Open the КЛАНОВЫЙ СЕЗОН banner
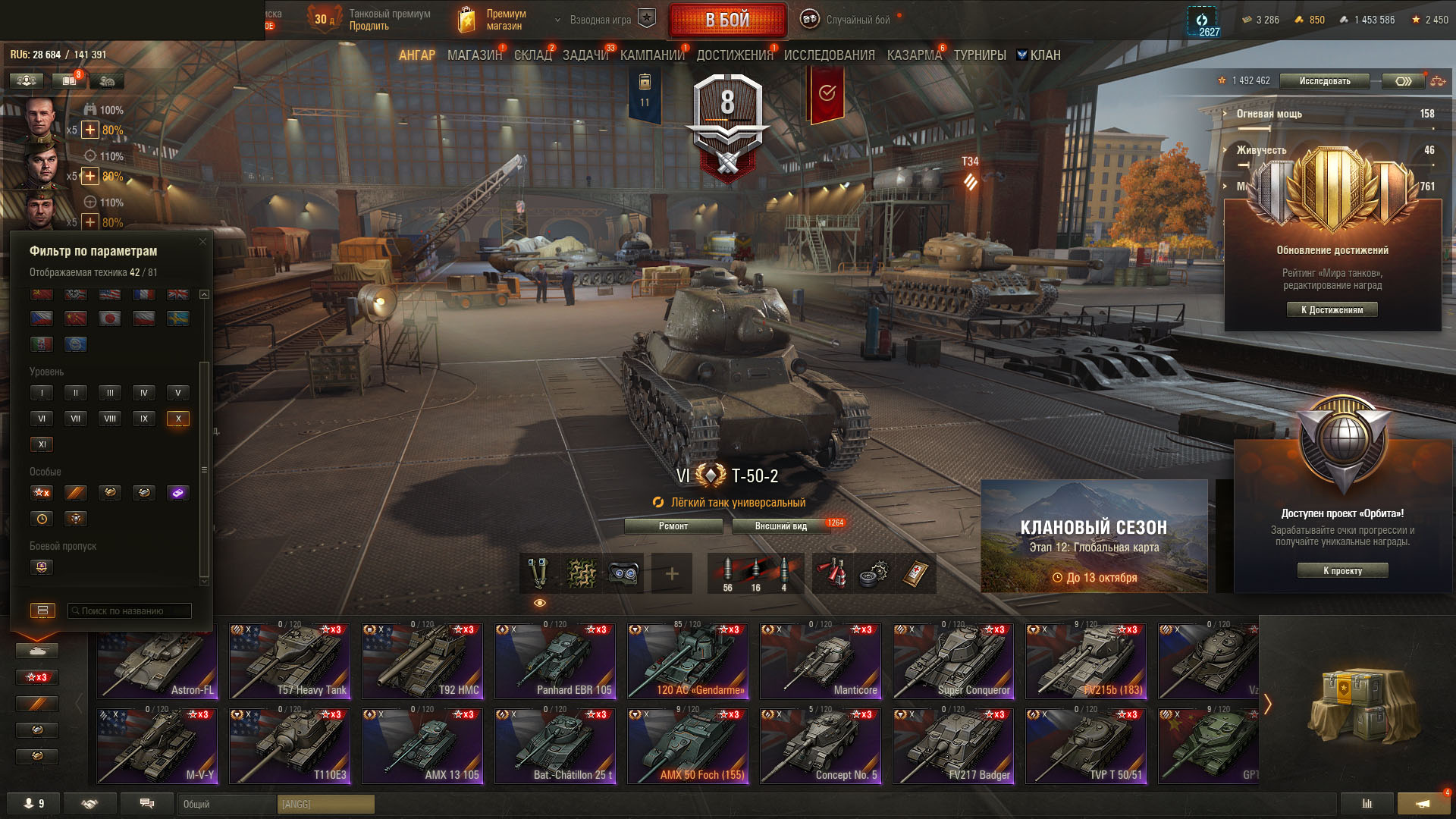The width and height of the screenshot is (1456, 819). click(1094, 536)
